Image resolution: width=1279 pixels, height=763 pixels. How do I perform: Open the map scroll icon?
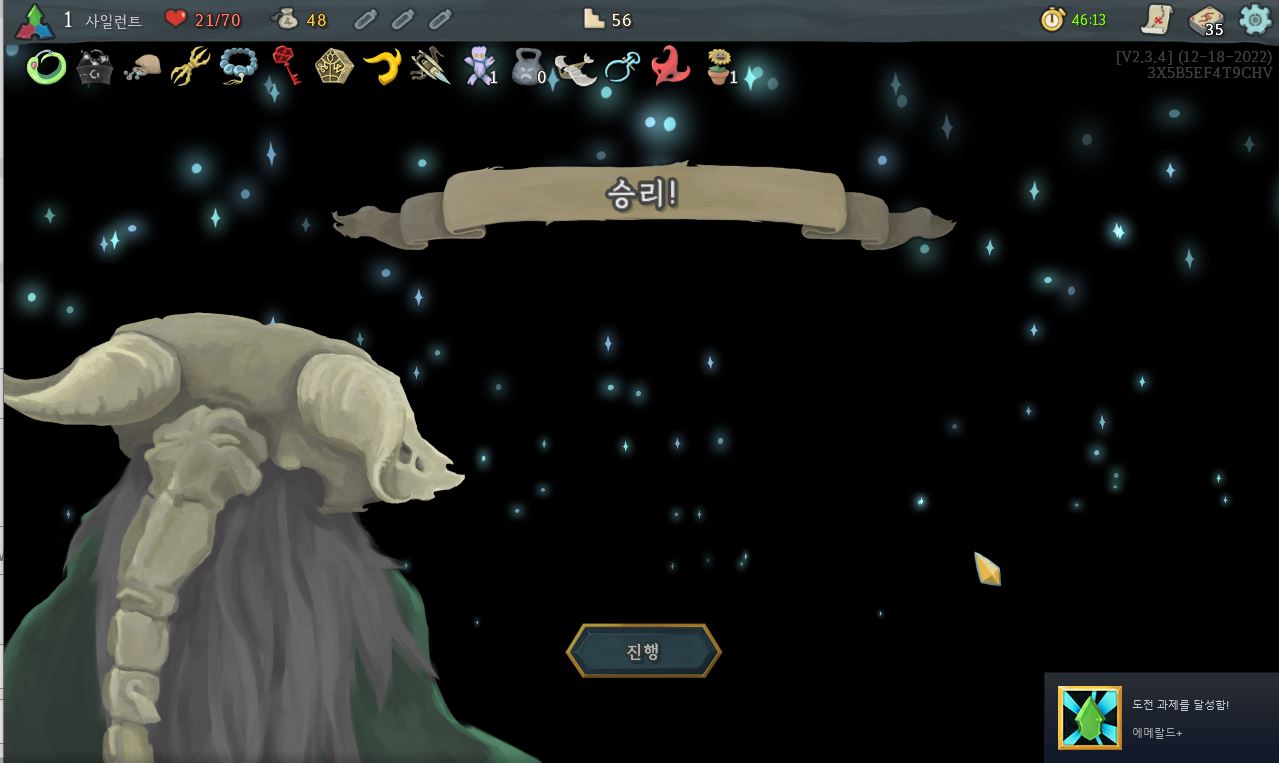click(x=1157, y=19)
